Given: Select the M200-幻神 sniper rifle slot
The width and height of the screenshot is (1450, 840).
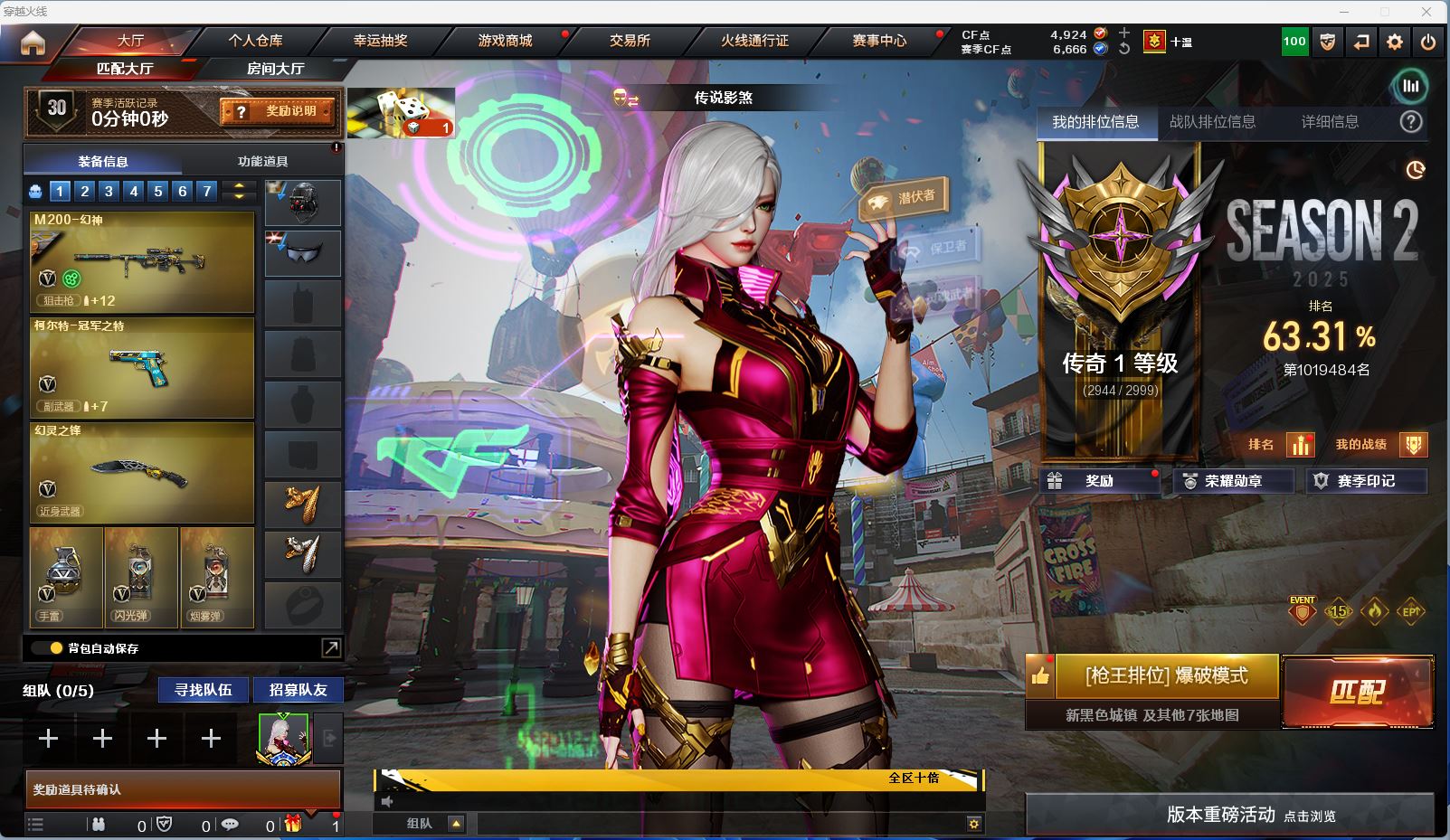Looking at the screenshot, I should (142, 261).
